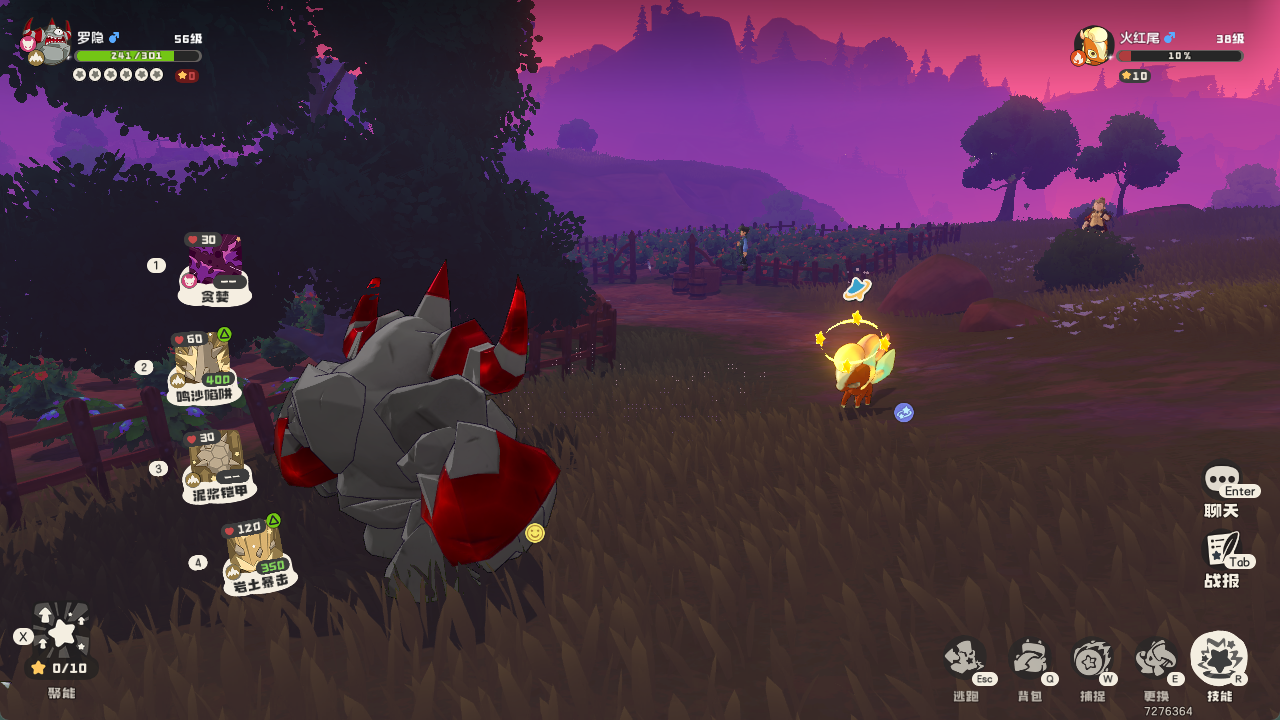Image resolution: width=1280 pixels, height=720 pixels.
Task: Choose the 捕捉 capture action
Action: point(1092,660)
